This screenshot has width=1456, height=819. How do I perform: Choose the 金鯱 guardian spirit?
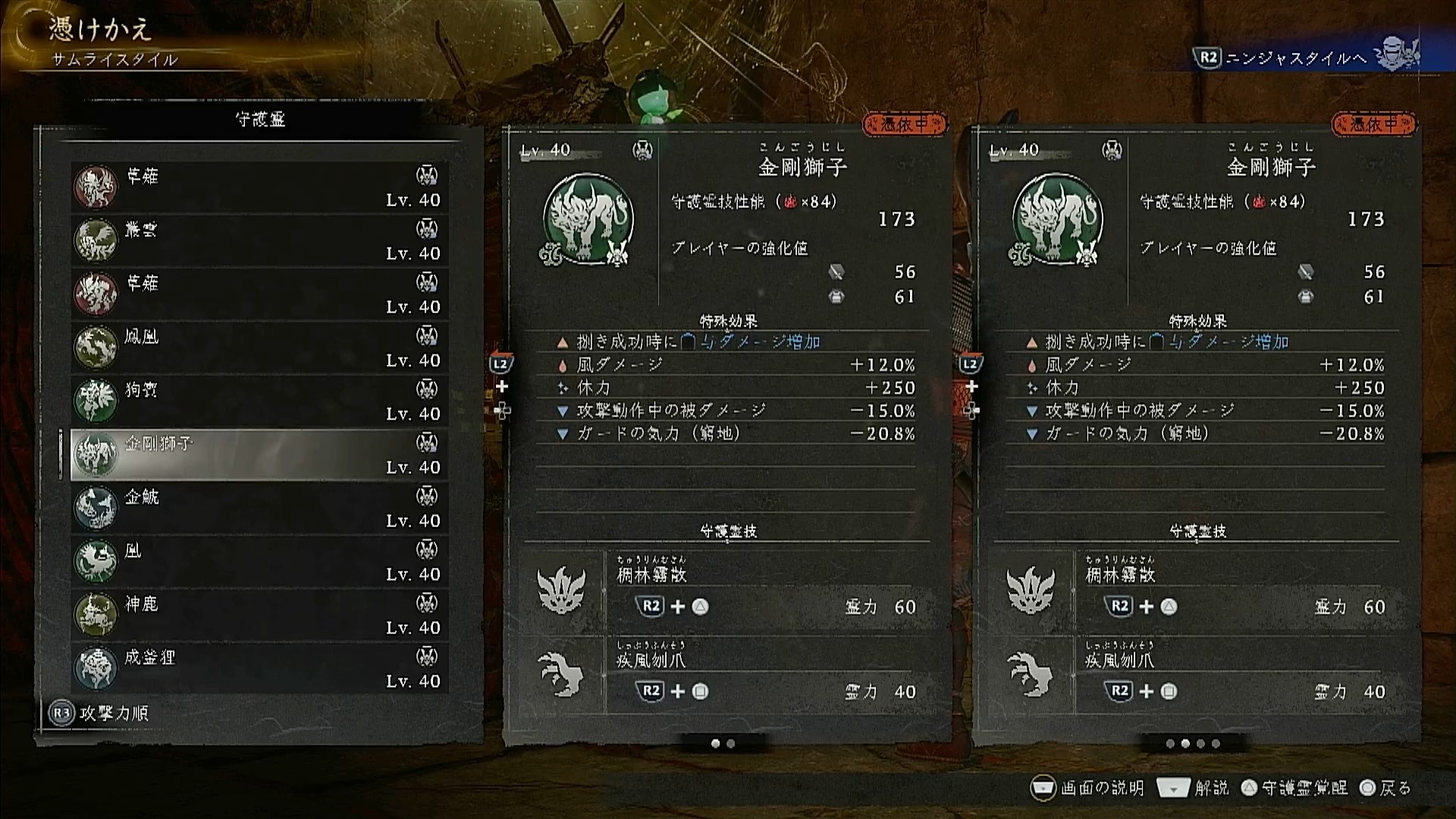[259, 508]
